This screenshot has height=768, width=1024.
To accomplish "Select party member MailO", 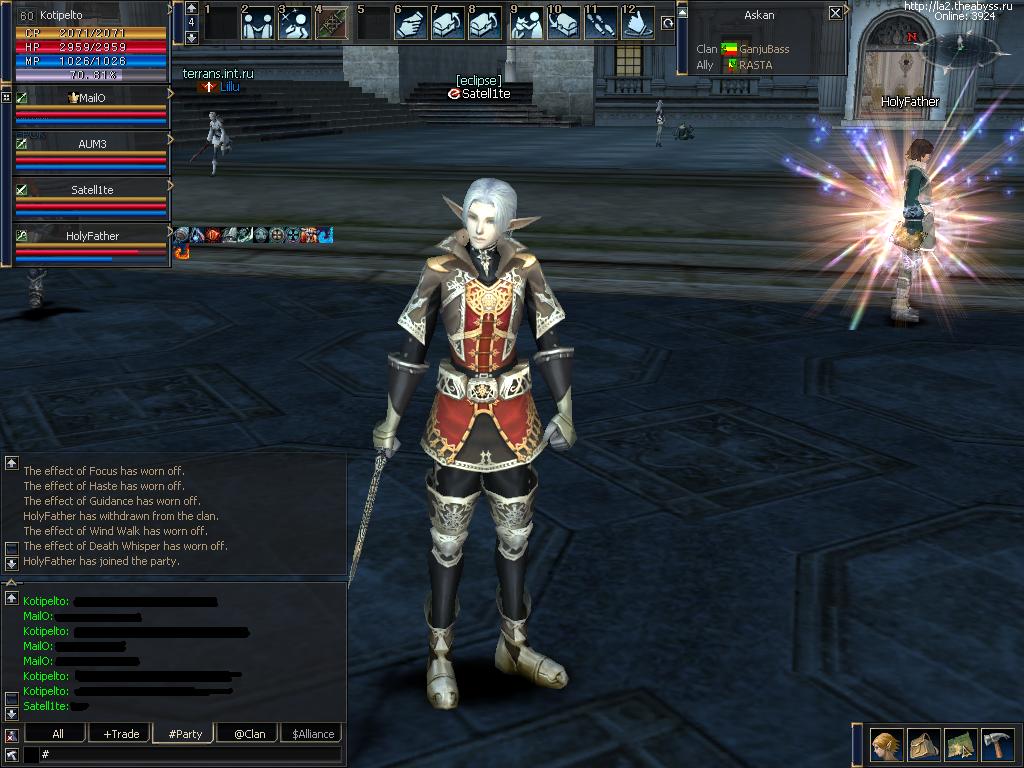I will tap(91, 98).
